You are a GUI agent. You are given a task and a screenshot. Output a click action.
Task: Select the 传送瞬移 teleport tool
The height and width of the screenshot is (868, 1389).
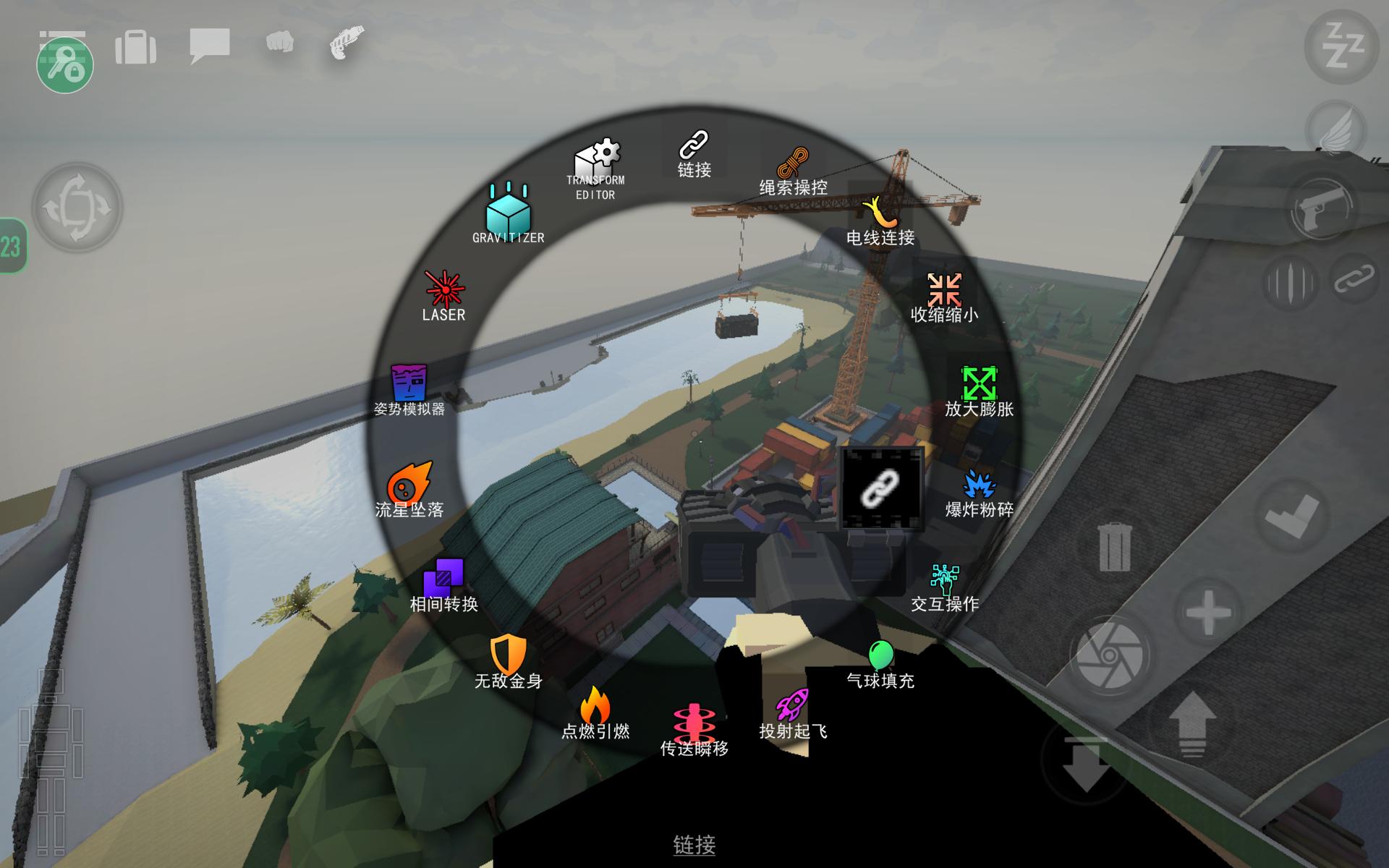(694, 729)
